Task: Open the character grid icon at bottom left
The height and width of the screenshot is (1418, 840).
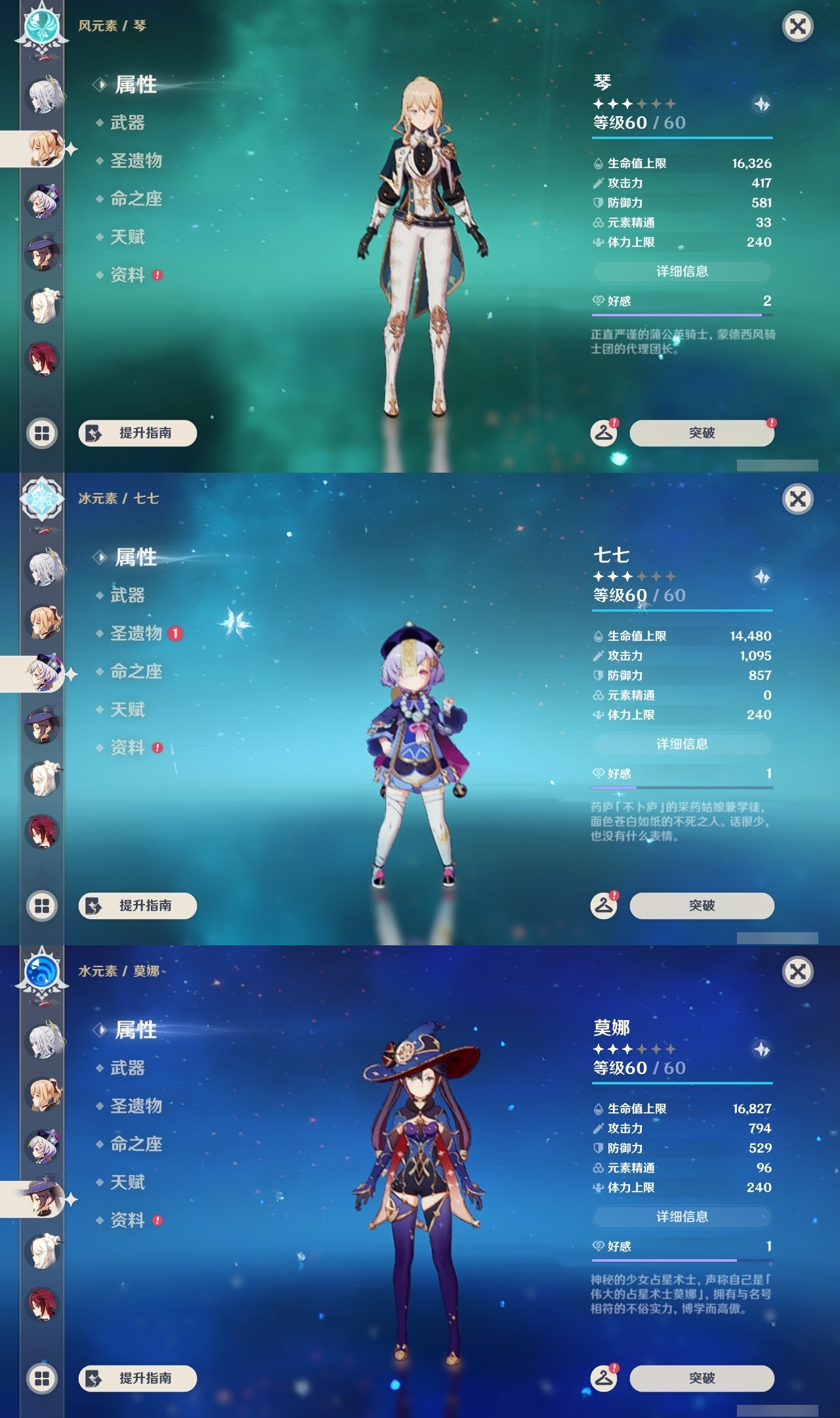Action: click(42, 433)
